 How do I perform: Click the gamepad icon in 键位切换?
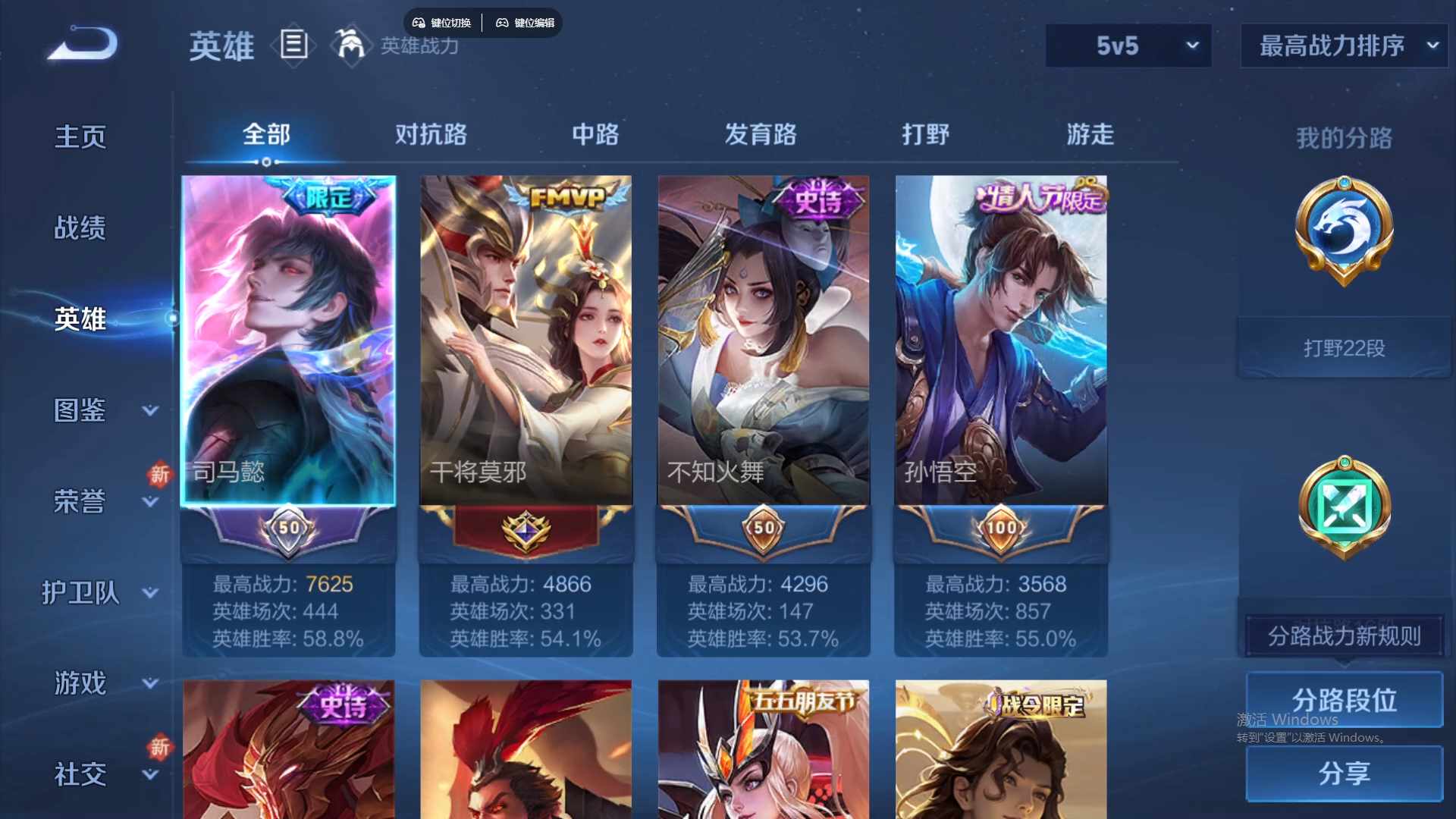419,23
